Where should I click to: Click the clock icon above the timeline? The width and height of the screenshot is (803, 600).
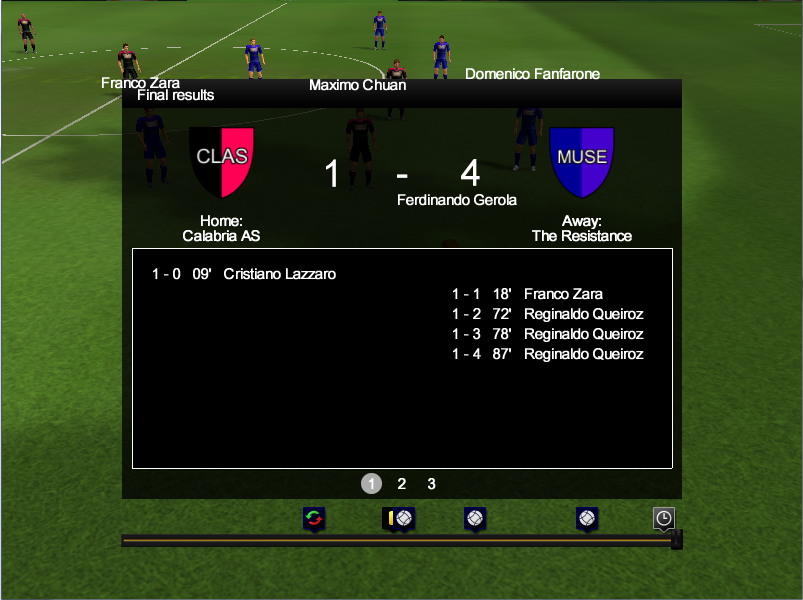pyautogui.click(x=664, y=518)
